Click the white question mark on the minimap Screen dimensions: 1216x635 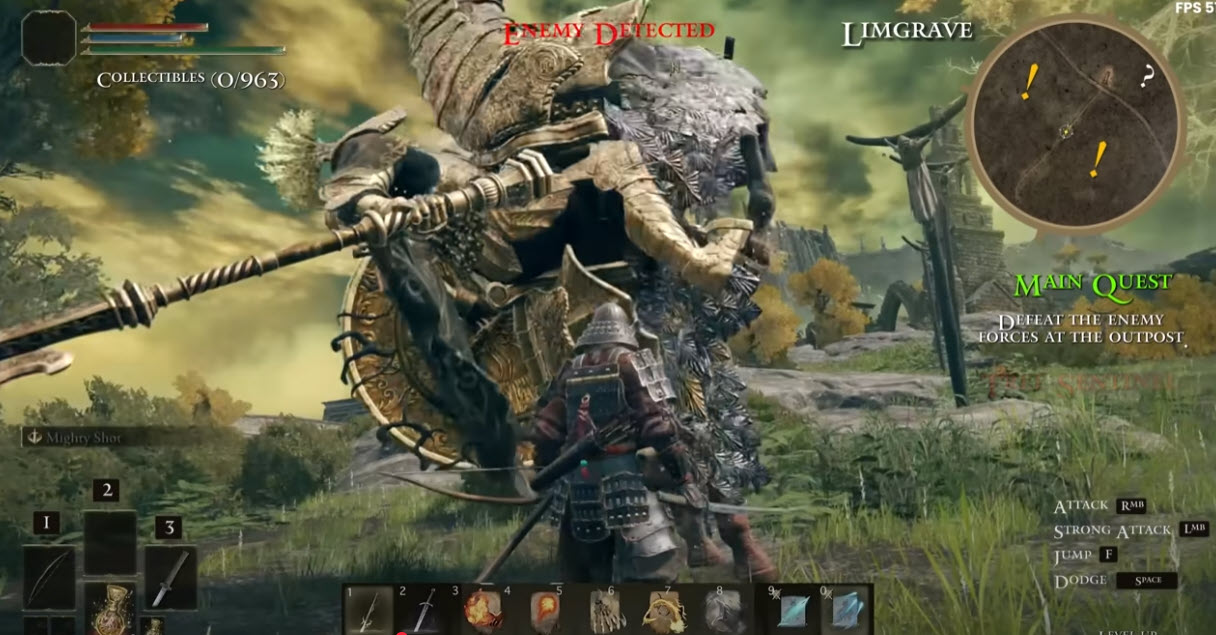tap(1147, 76)
